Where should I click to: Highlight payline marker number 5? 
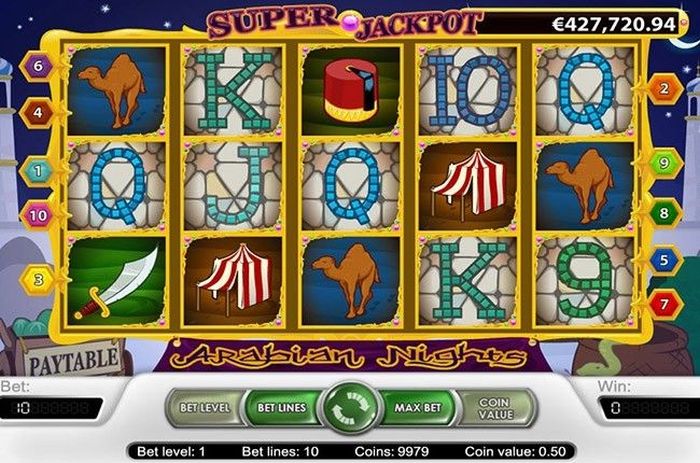[663, 260]
